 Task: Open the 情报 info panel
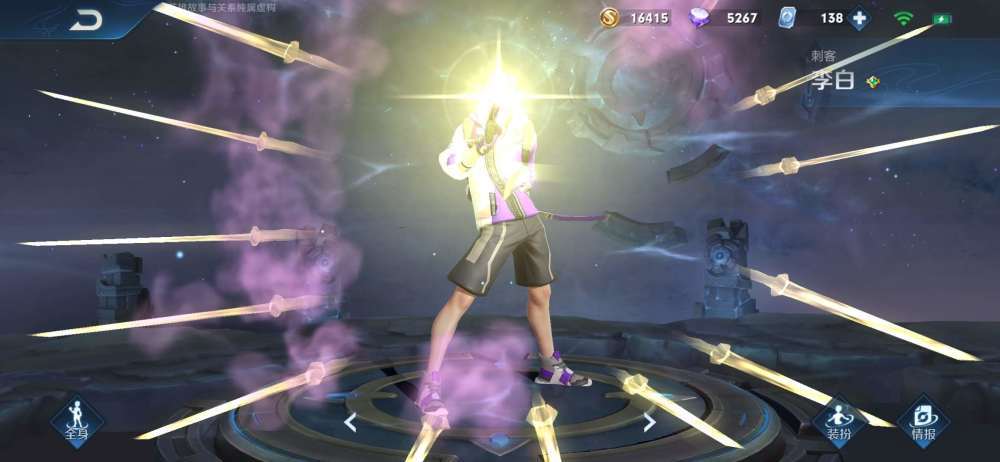(x=923, y=421)
